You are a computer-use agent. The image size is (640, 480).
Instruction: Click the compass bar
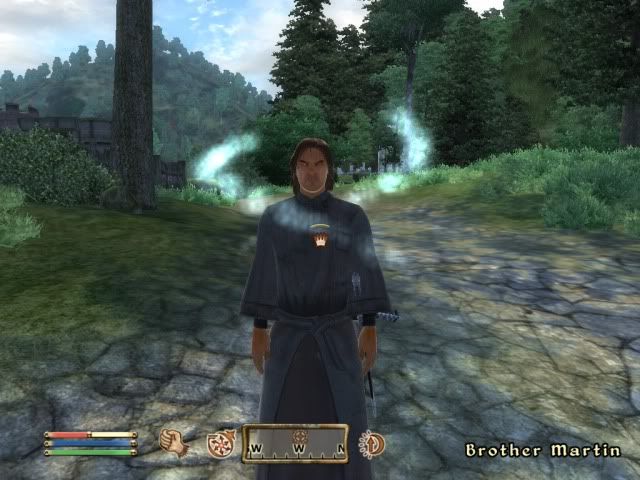[296, 445]
